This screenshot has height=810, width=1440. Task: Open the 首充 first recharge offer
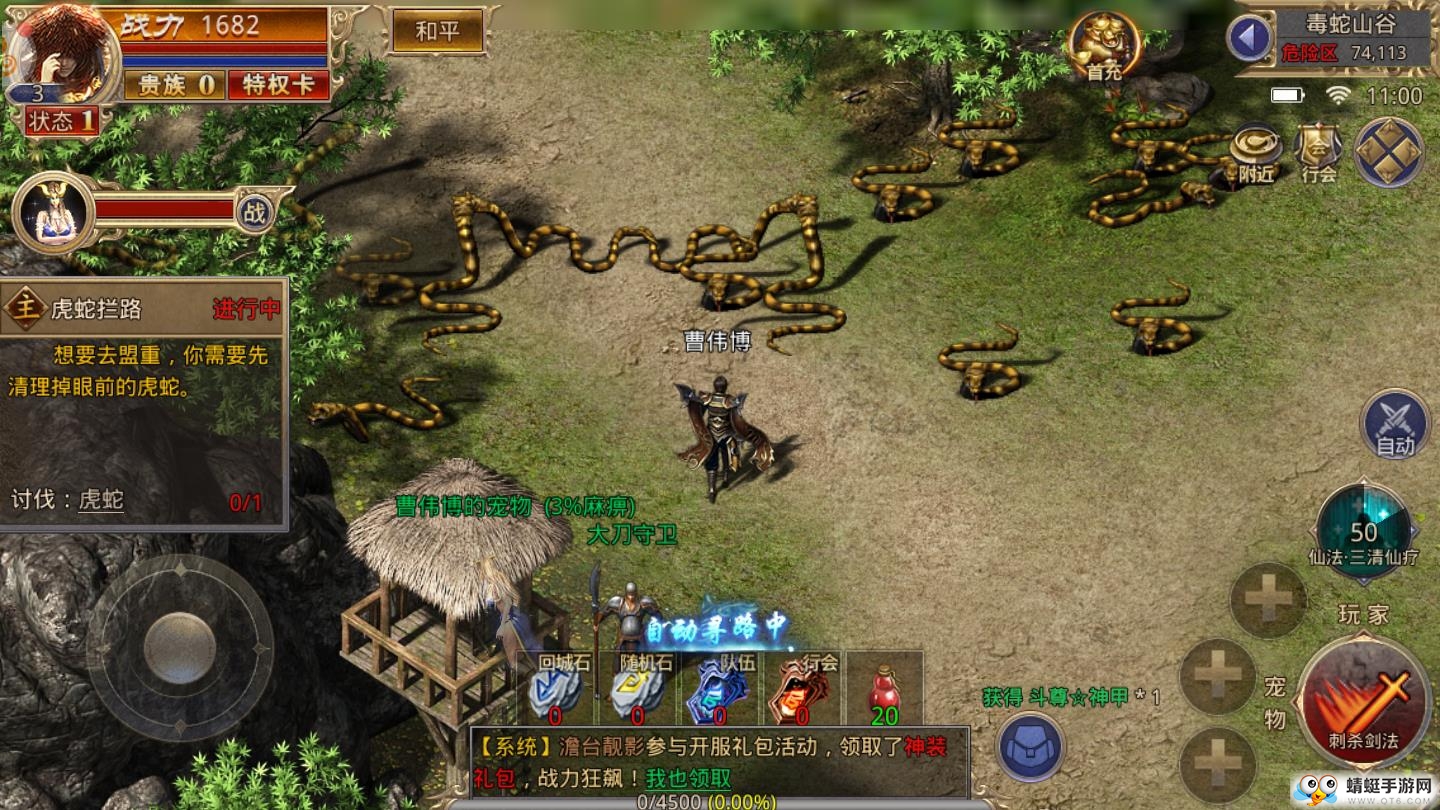[x=1104, y=45]
